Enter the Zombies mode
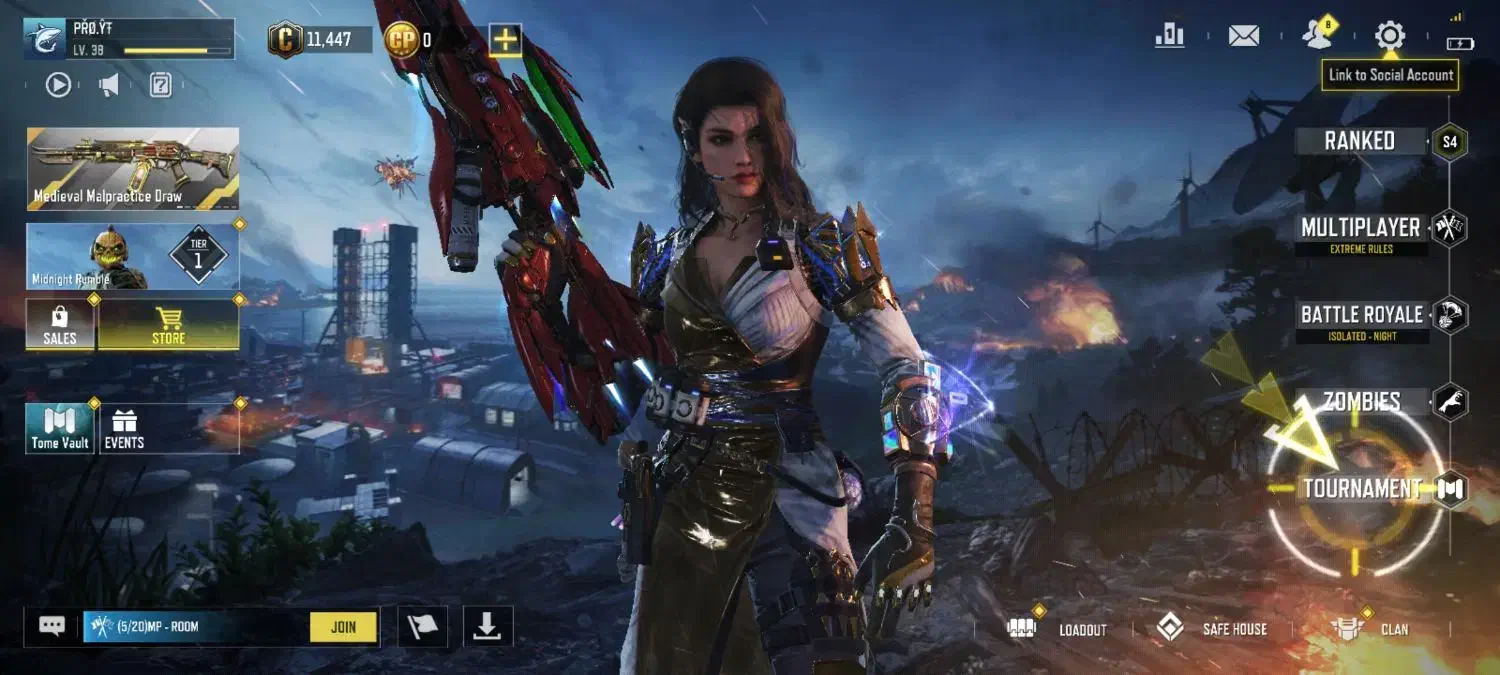1500x675 pixels. (x=1362, y=402)
